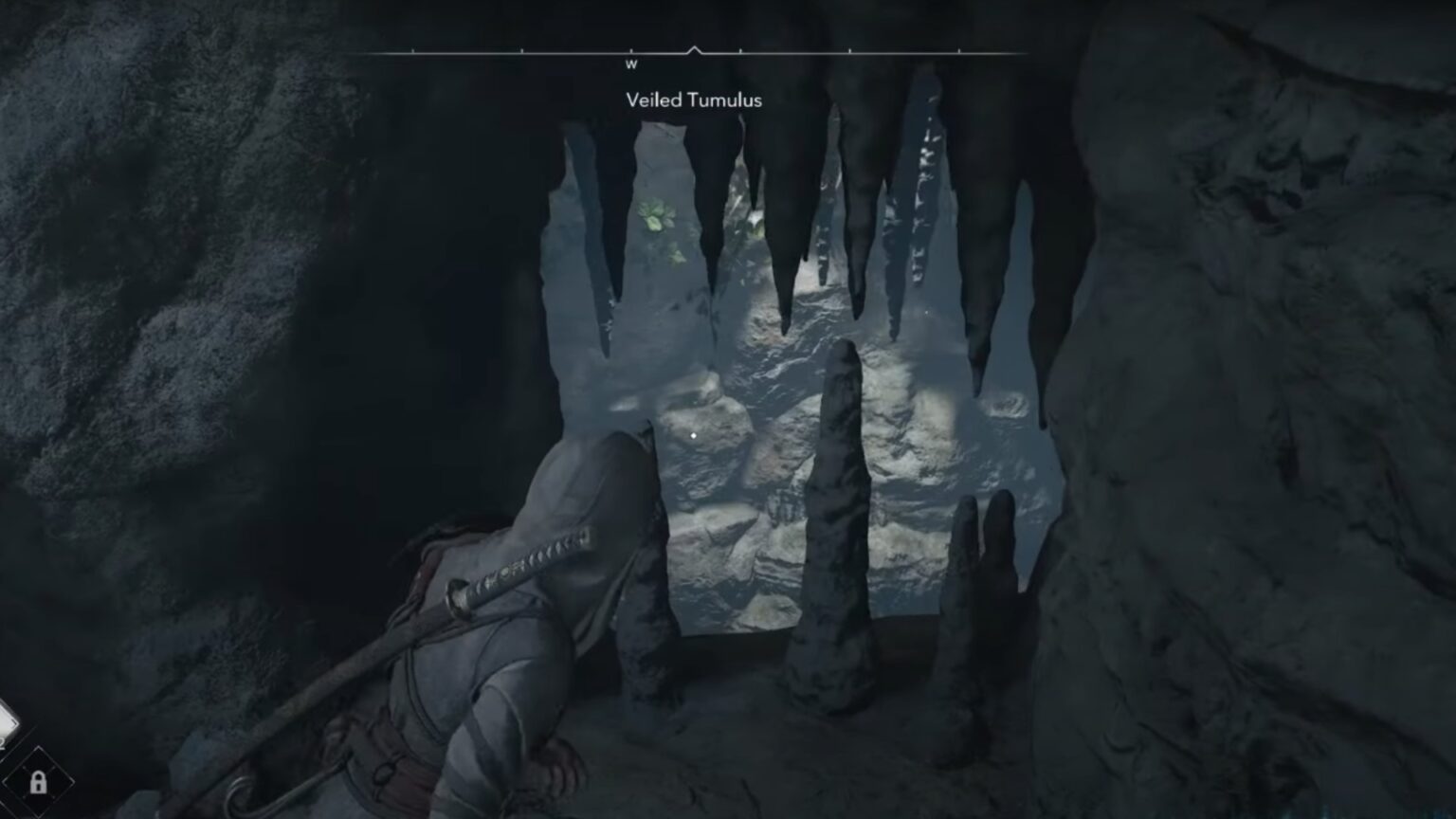Click the diamond frame surrounding the lock symbol

point(38,782)
